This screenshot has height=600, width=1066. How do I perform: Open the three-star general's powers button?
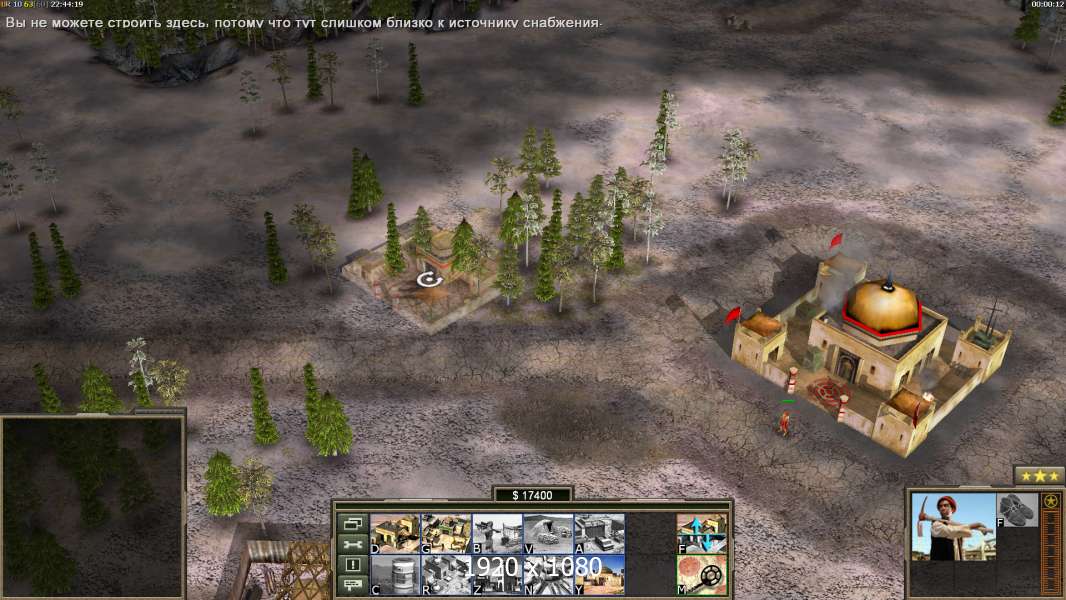click(1039, 475)
